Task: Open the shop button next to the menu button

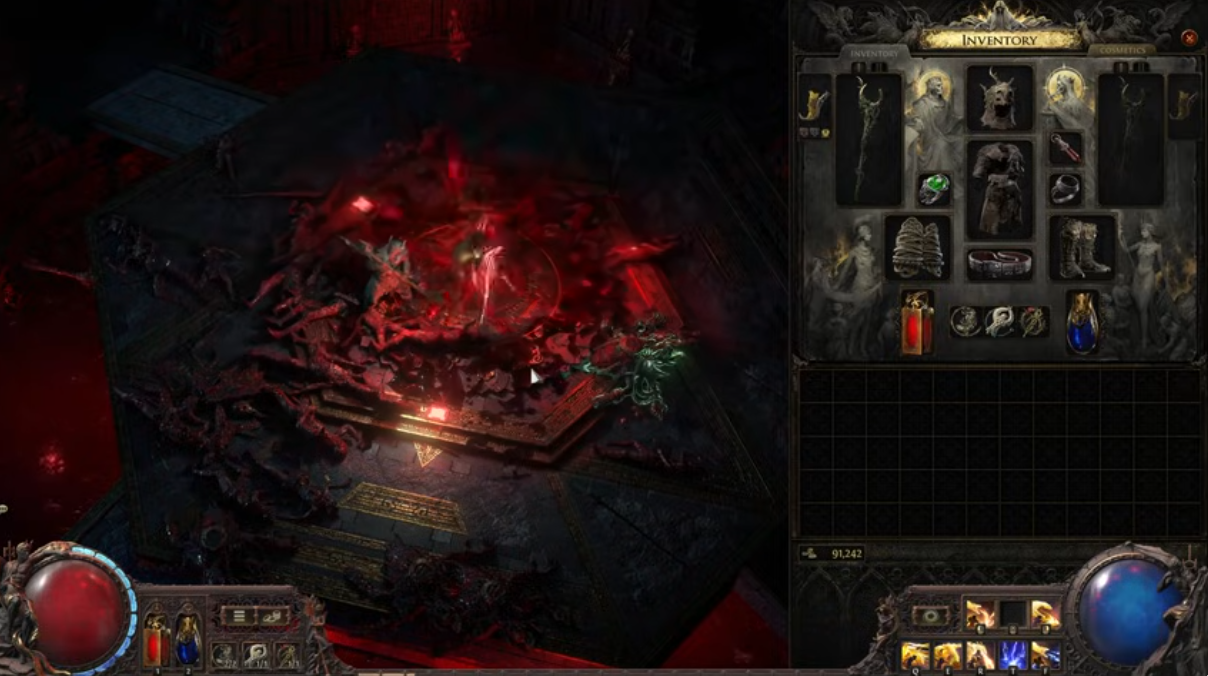Action: pos(272,616)
